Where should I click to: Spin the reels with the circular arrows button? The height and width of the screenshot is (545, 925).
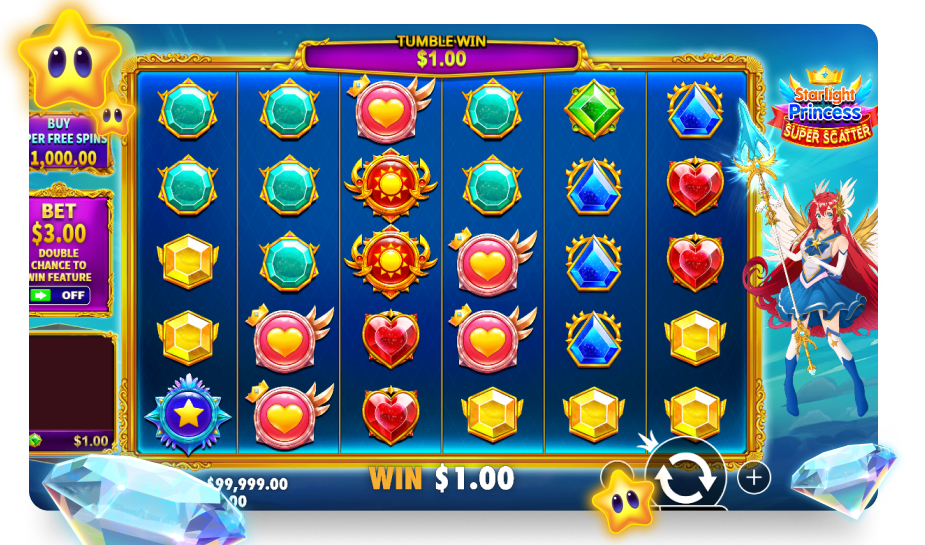[x=686, y=477]
